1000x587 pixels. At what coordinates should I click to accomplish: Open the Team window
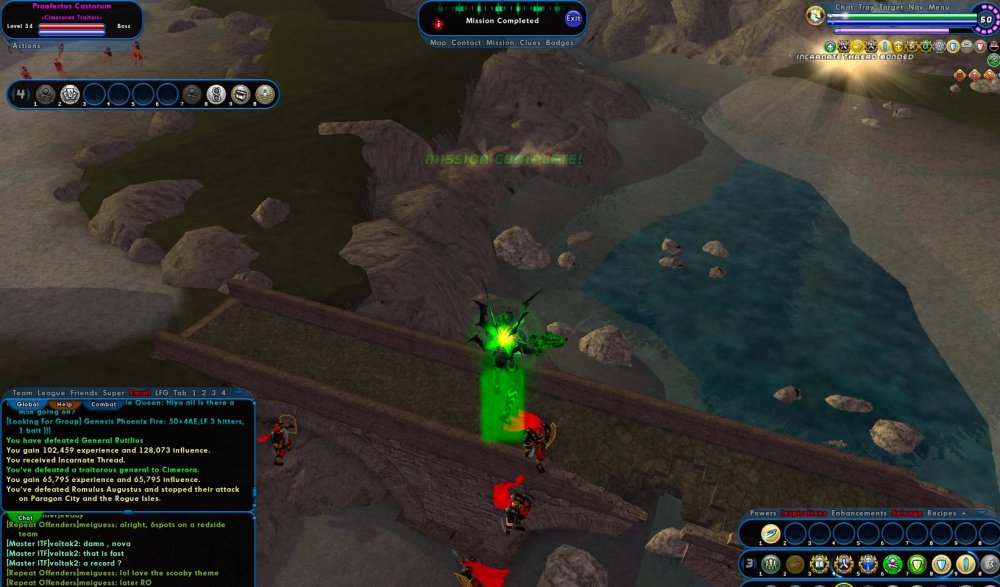(x=22, y=393)
